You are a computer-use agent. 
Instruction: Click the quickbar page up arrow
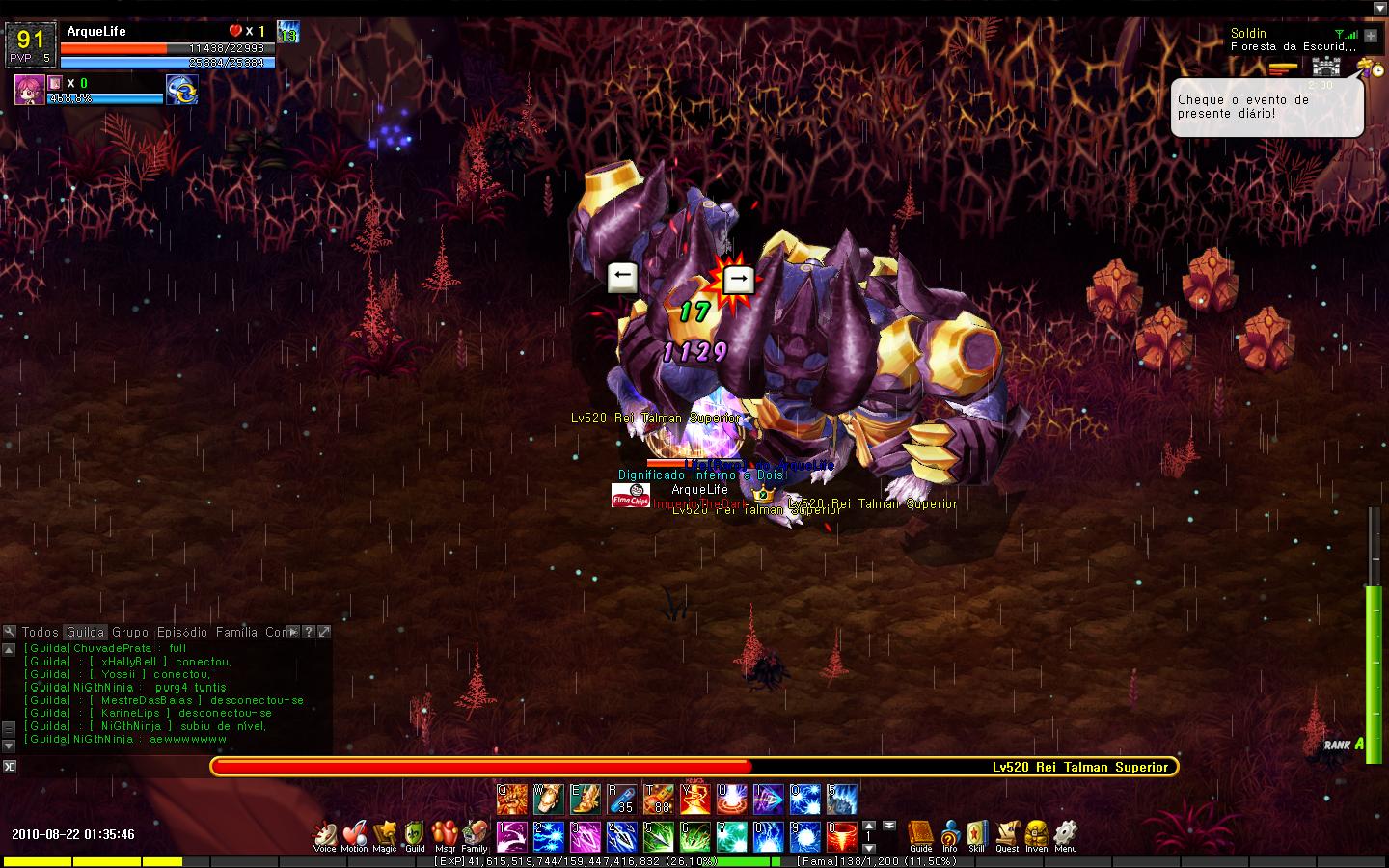867,827
